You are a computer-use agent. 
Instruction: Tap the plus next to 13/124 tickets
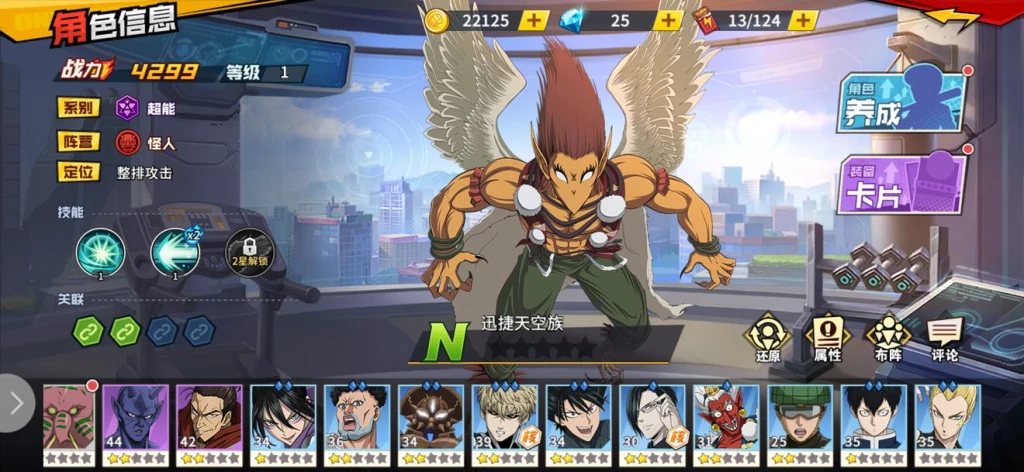click(x=803, y=20)
